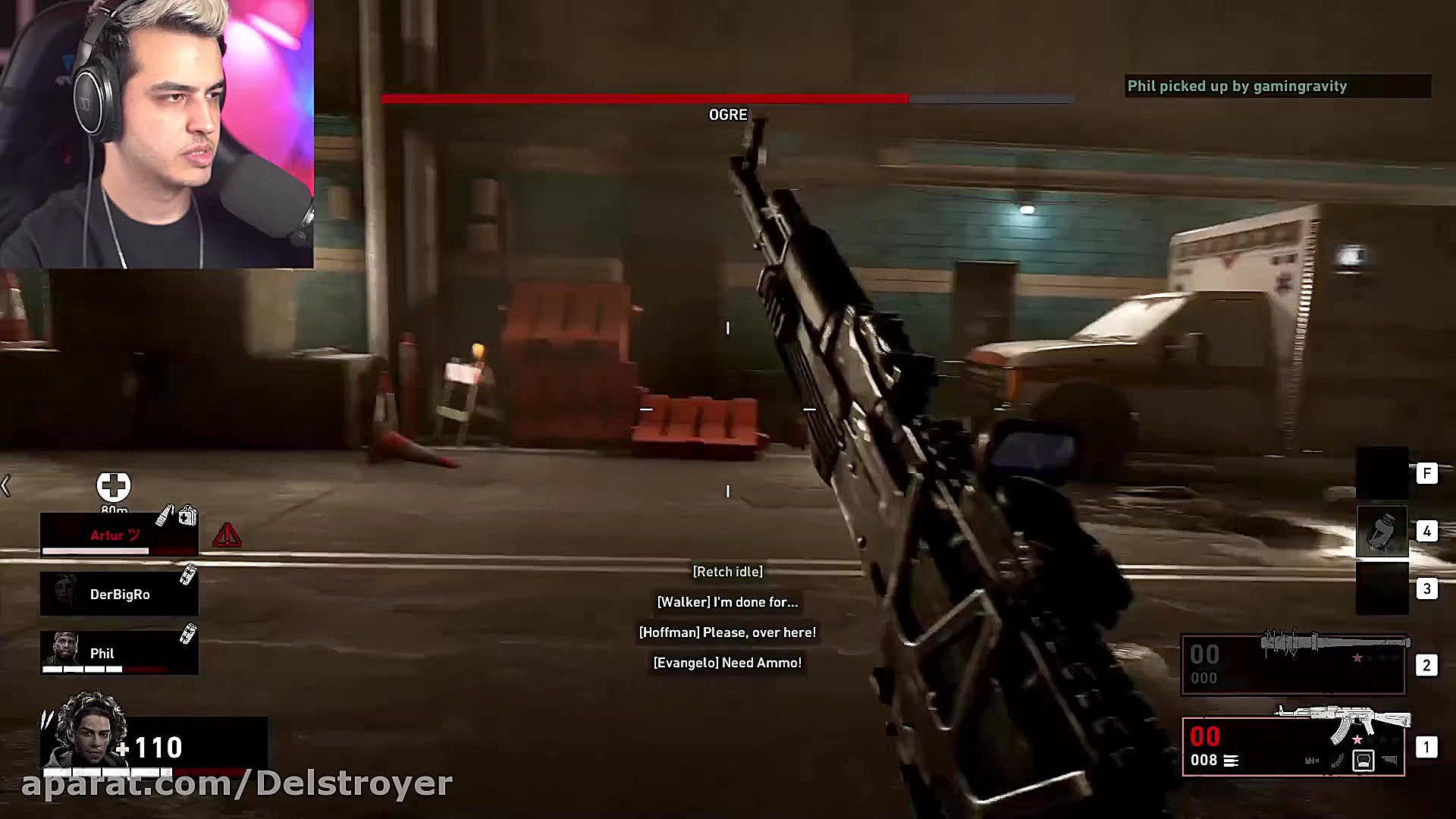Click your character portrait
The image size is (1456, 819).
pyautogui.click(x=84, y=732)
